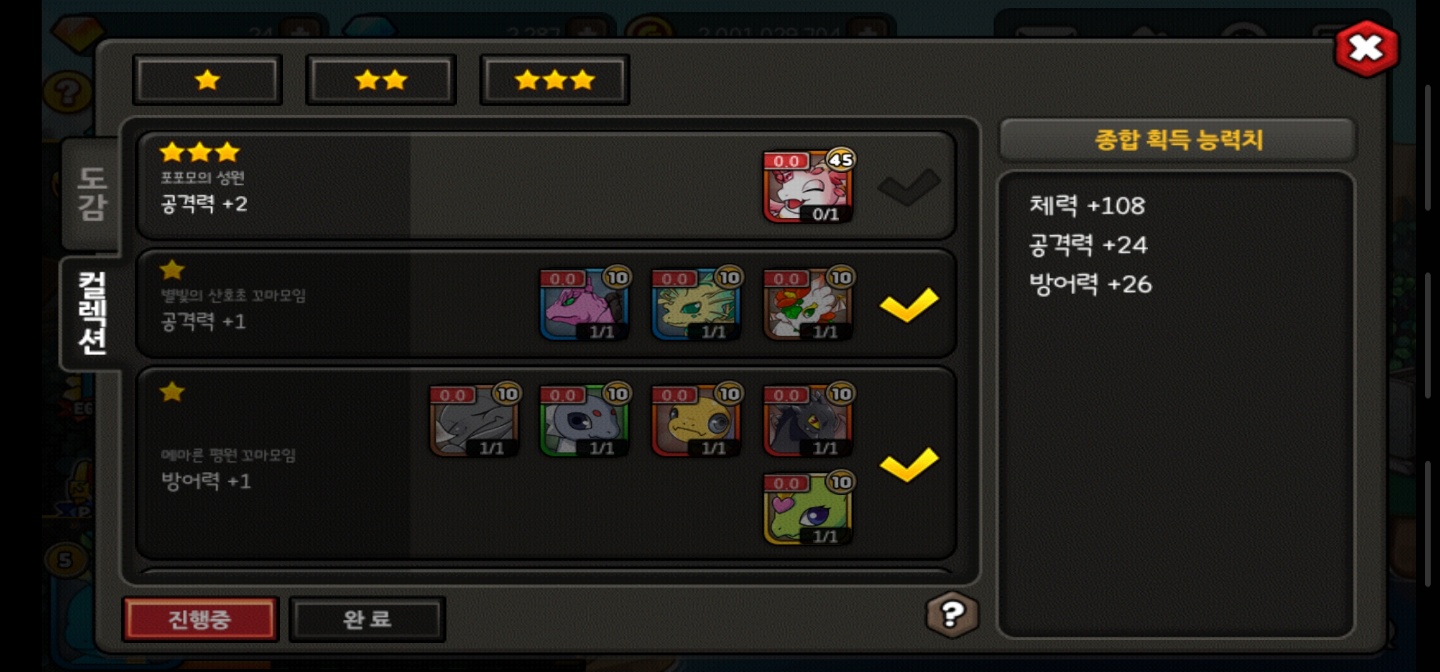Pick the white dragon with red flower
Viewport: 1440px width, 672px height.
808,304
